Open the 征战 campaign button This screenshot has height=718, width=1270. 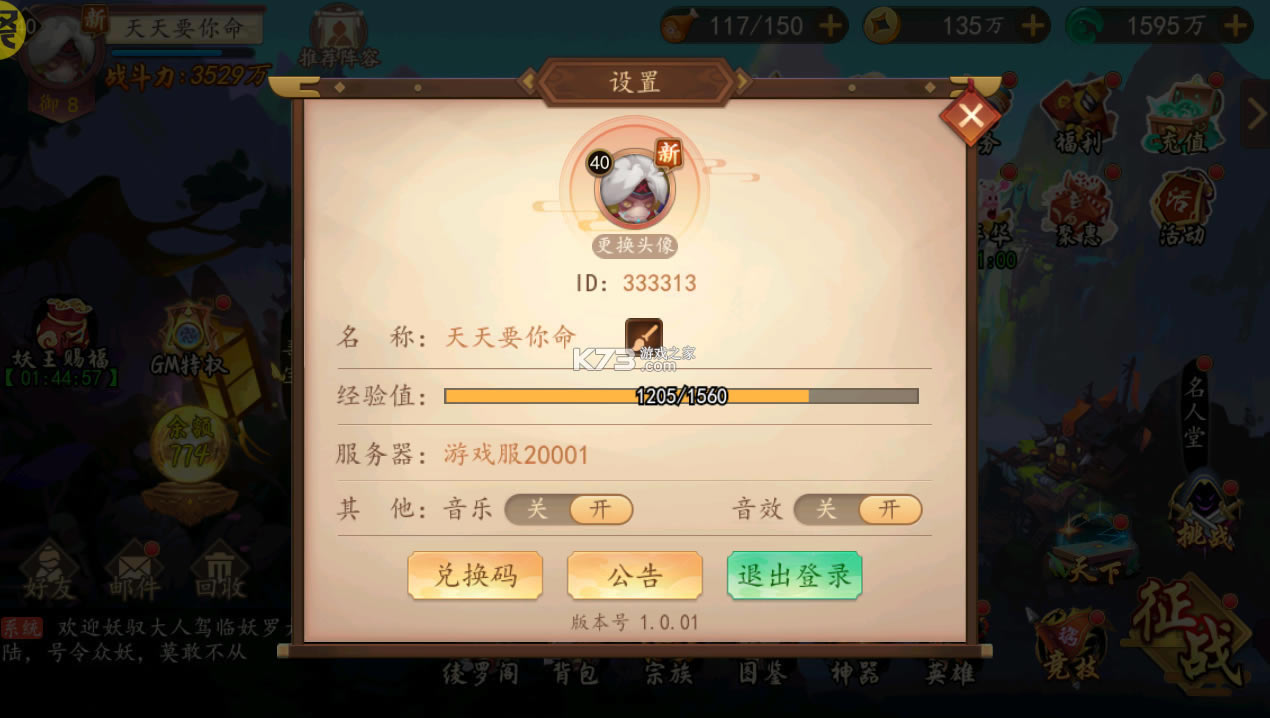tap(1190, 632)
